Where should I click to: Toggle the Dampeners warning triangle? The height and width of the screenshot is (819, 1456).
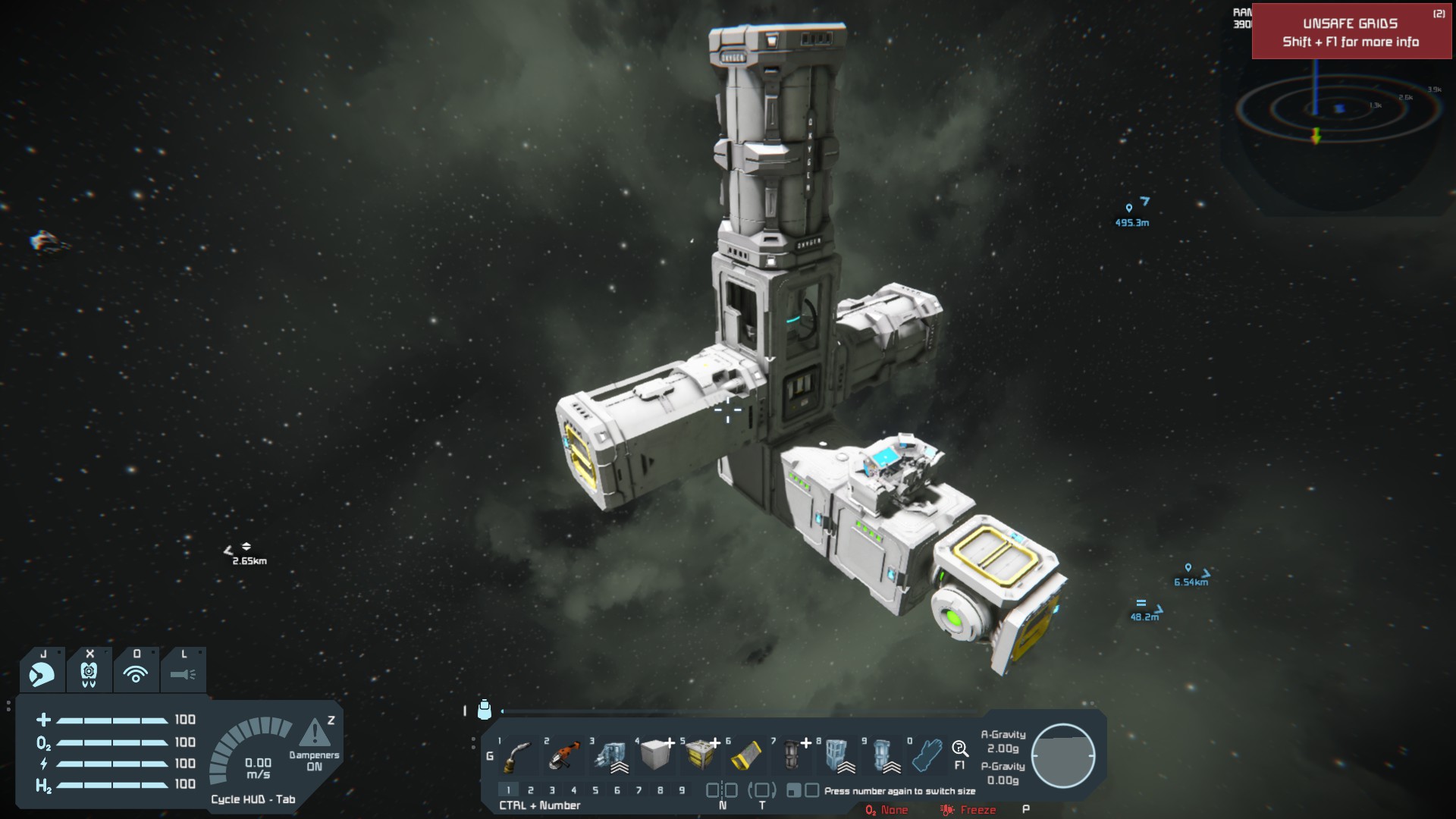point(315,733)
